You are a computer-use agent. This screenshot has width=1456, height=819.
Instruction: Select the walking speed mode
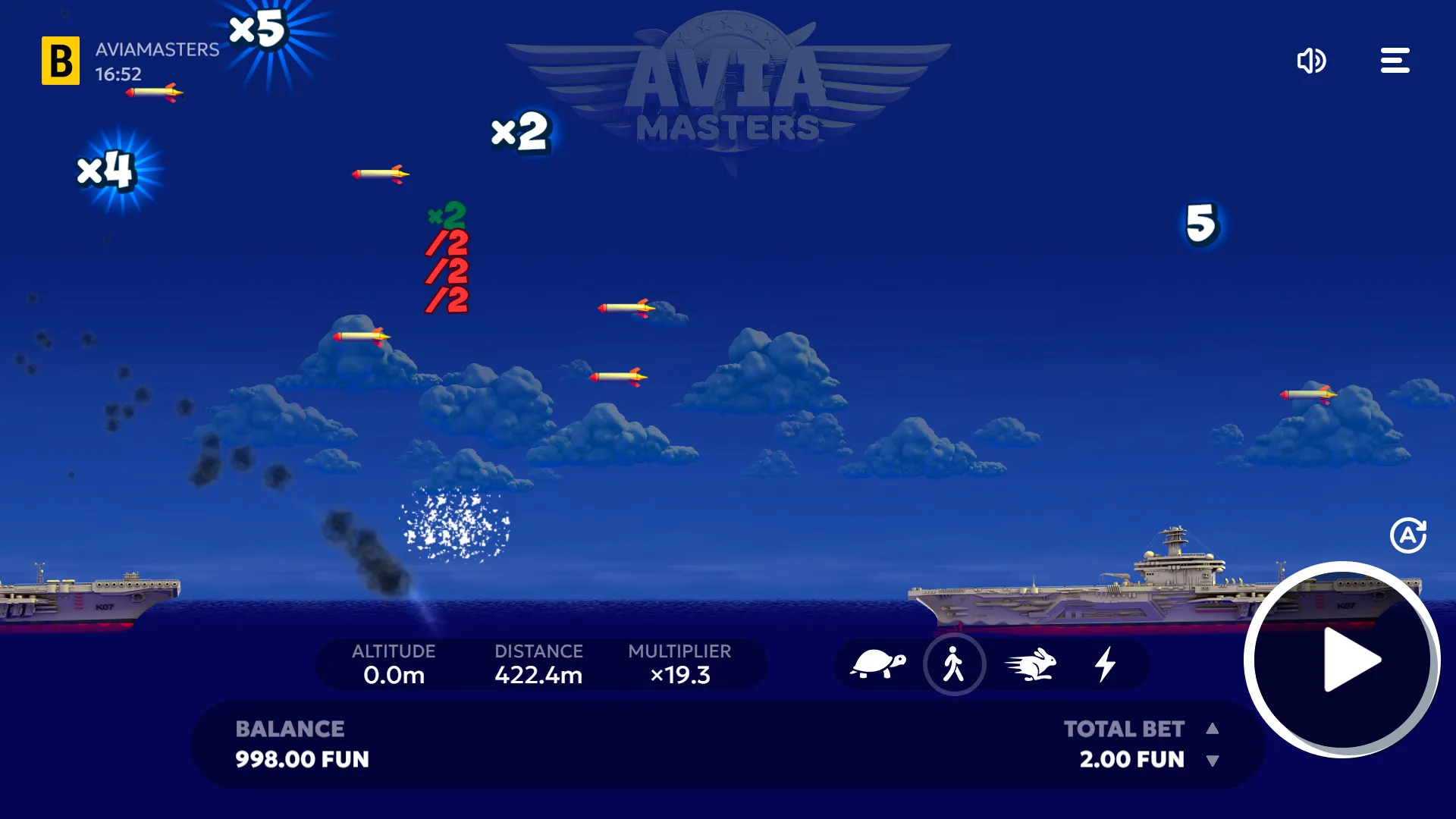(x=955, y=664)
